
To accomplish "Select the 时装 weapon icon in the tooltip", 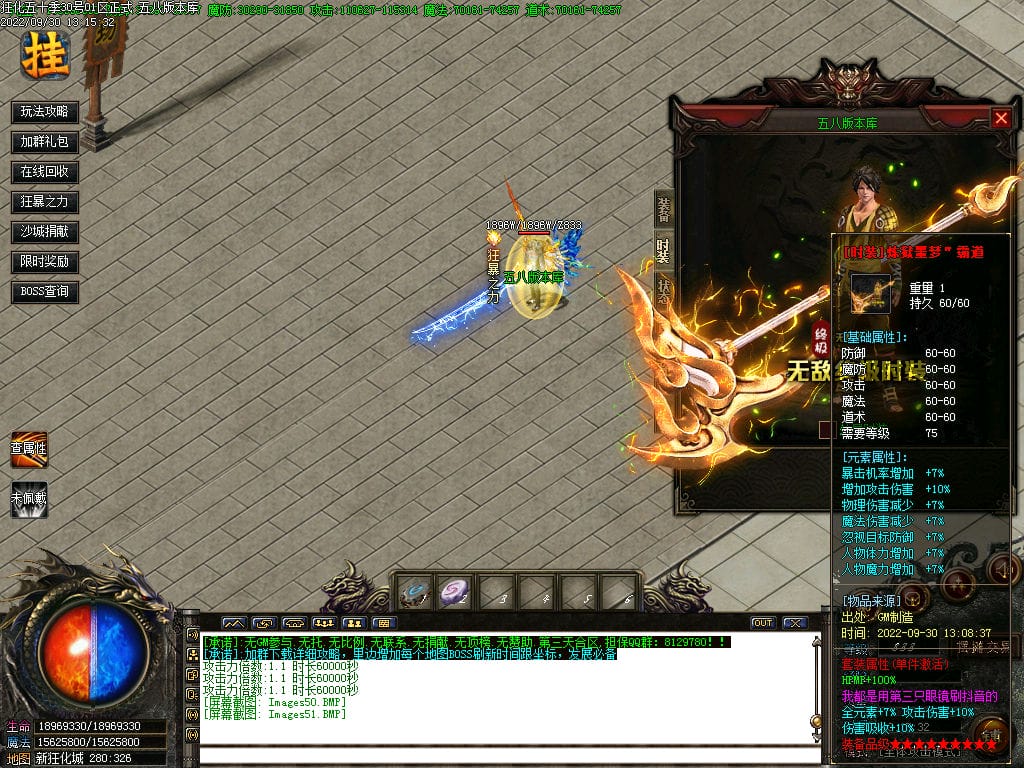I will 870,294.
